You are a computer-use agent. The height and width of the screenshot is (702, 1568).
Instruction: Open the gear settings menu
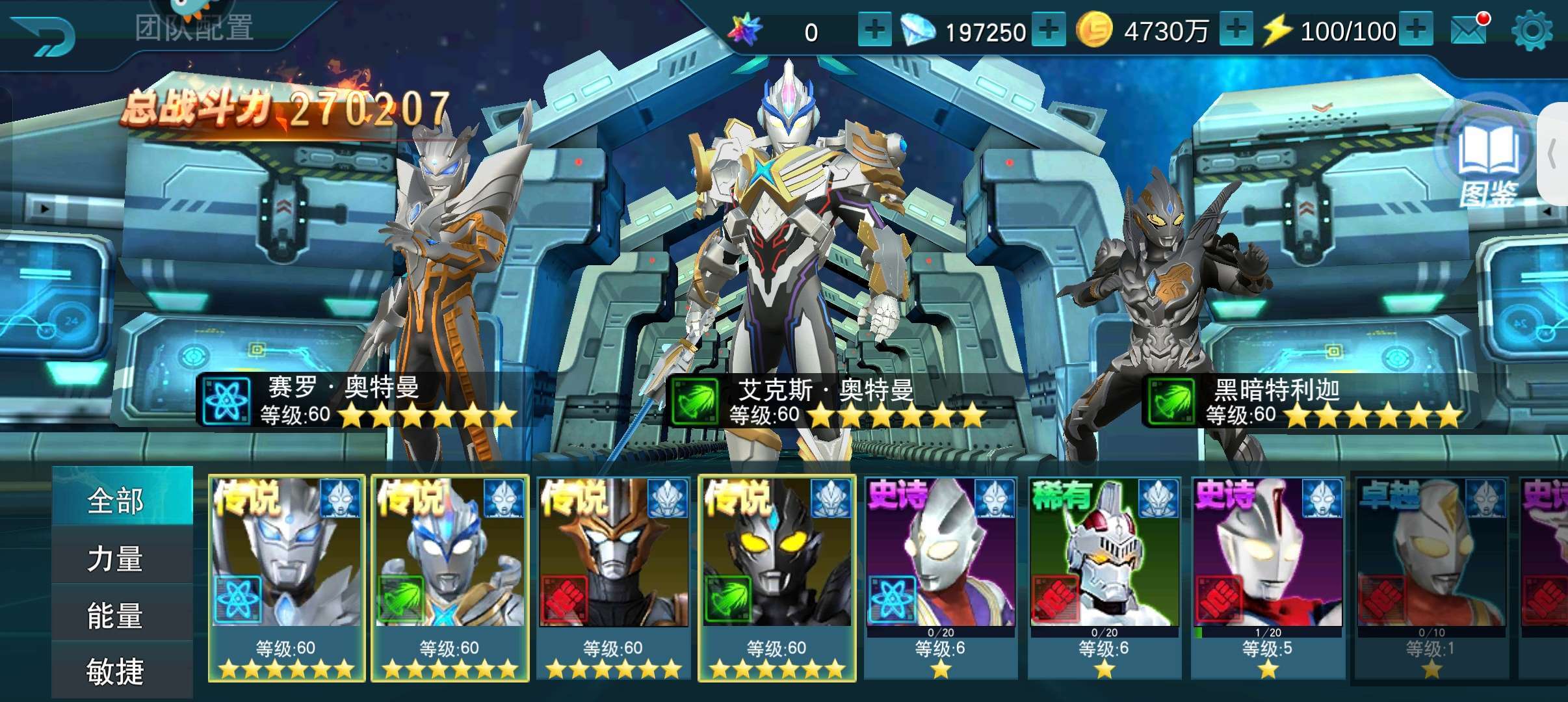(1532, 31)
